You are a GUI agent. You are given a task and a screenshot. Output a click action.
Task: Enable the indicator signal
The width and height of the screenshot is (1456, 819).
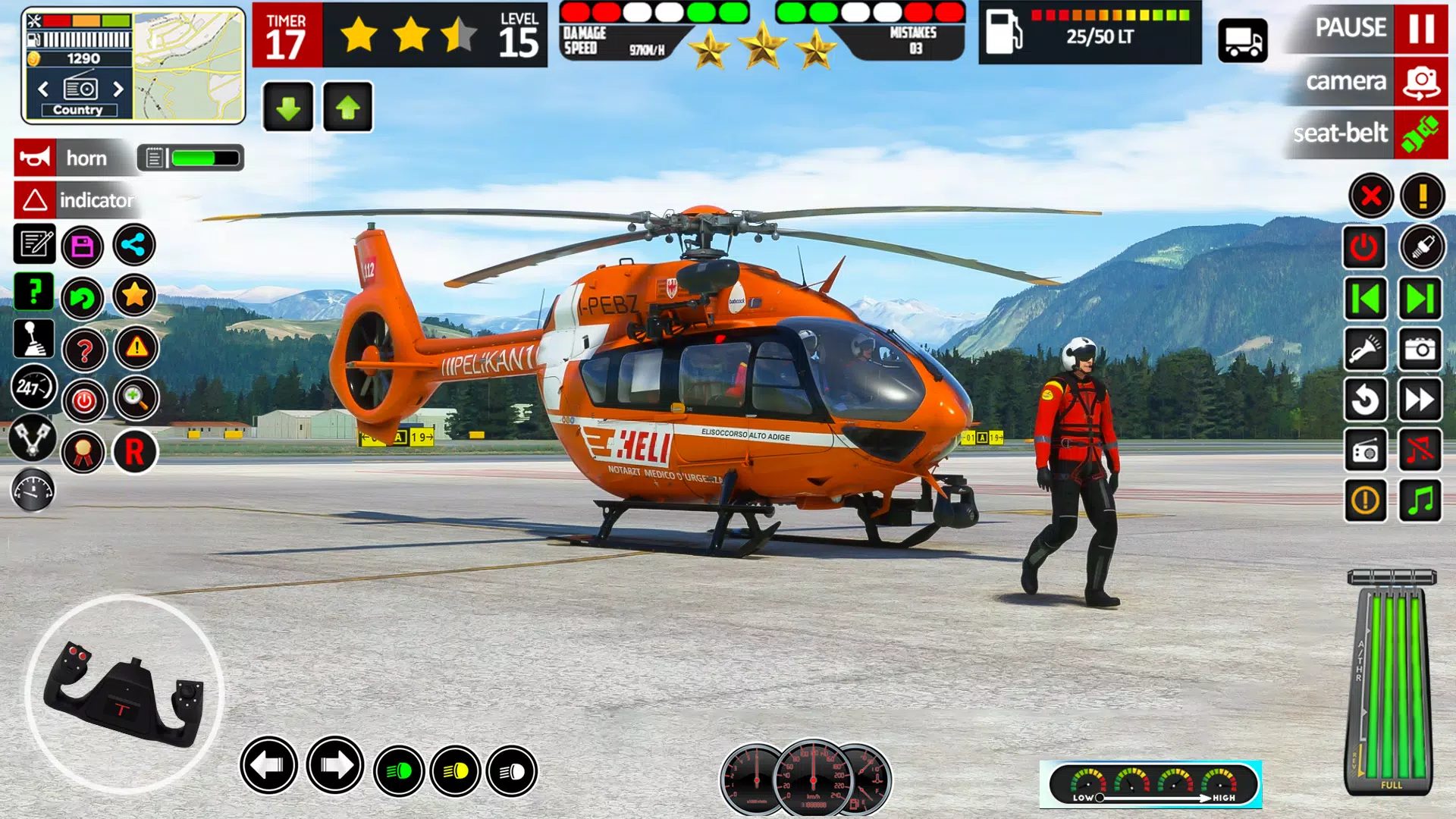coord(76,201)
